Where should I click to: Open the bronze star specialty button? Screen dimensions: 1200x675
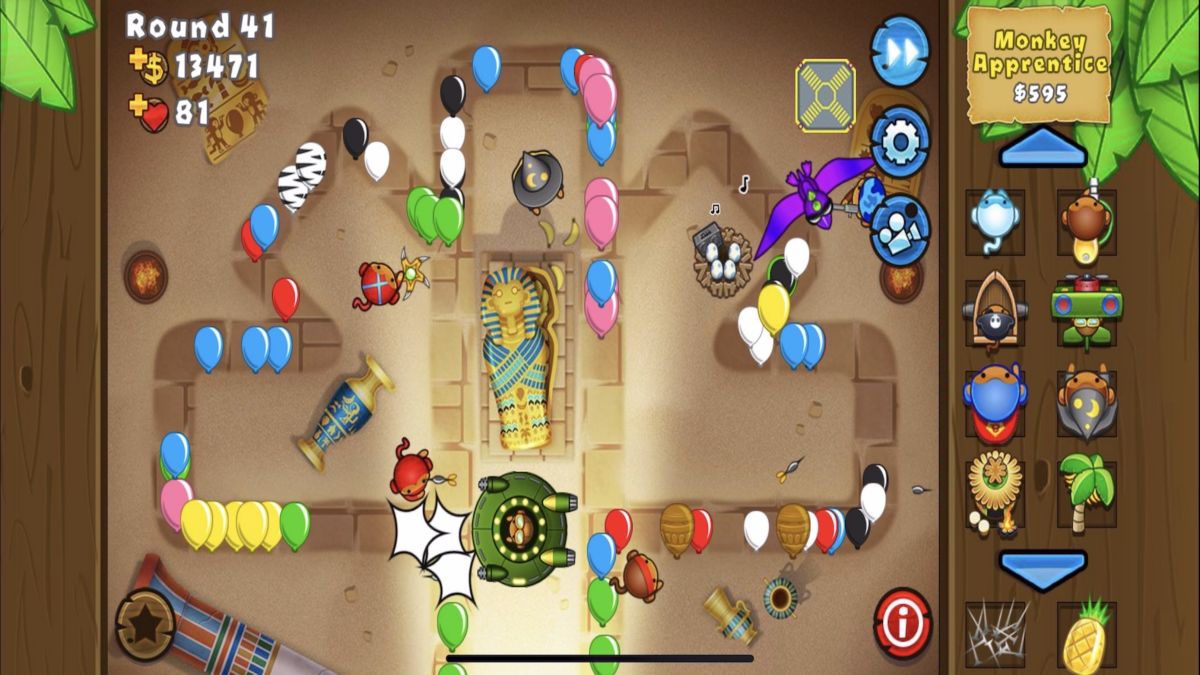point(145,625)
